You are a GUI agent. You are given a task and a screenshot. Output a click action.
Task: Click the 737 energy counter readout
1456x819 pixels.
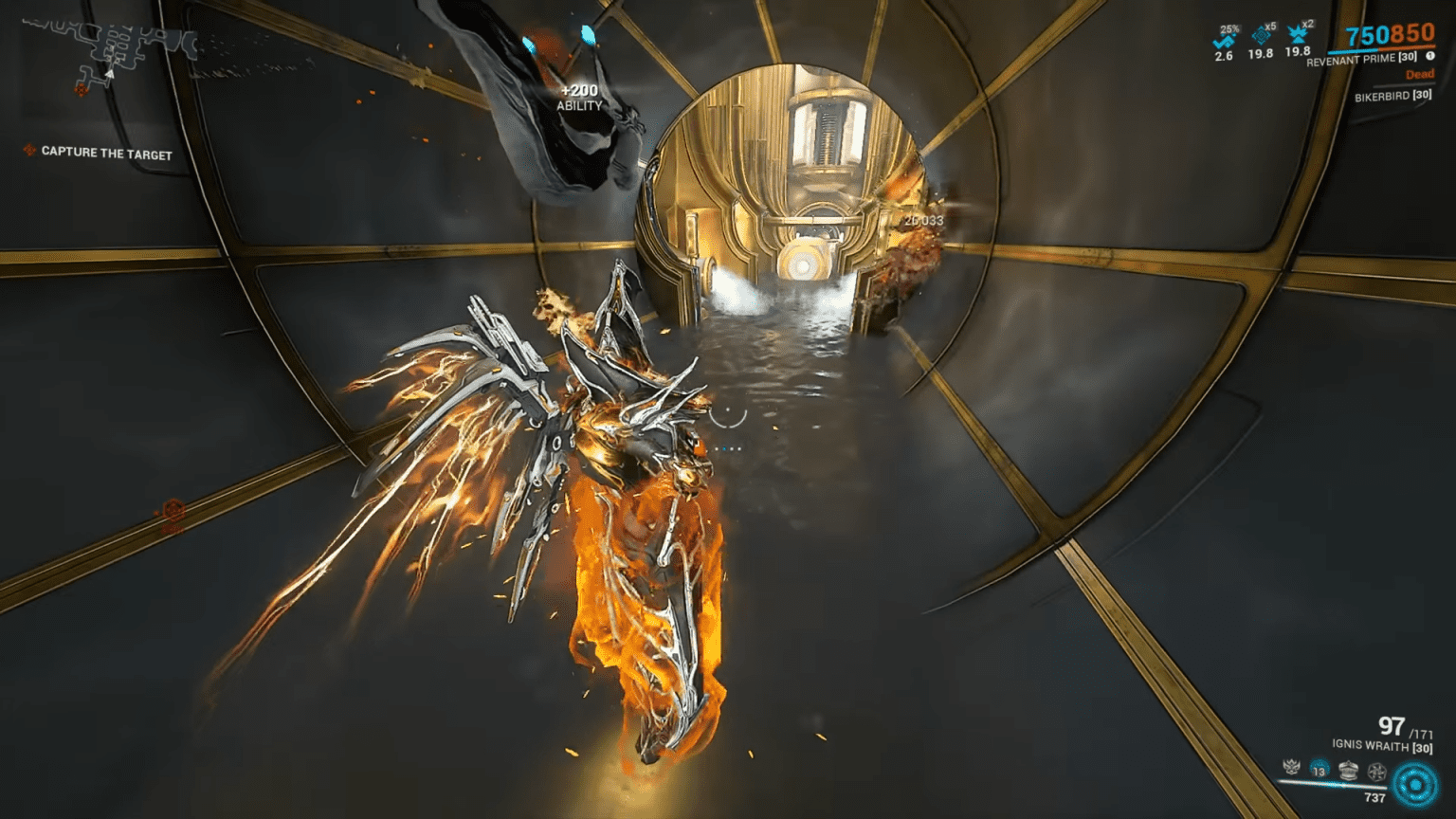coord(1375,796)
